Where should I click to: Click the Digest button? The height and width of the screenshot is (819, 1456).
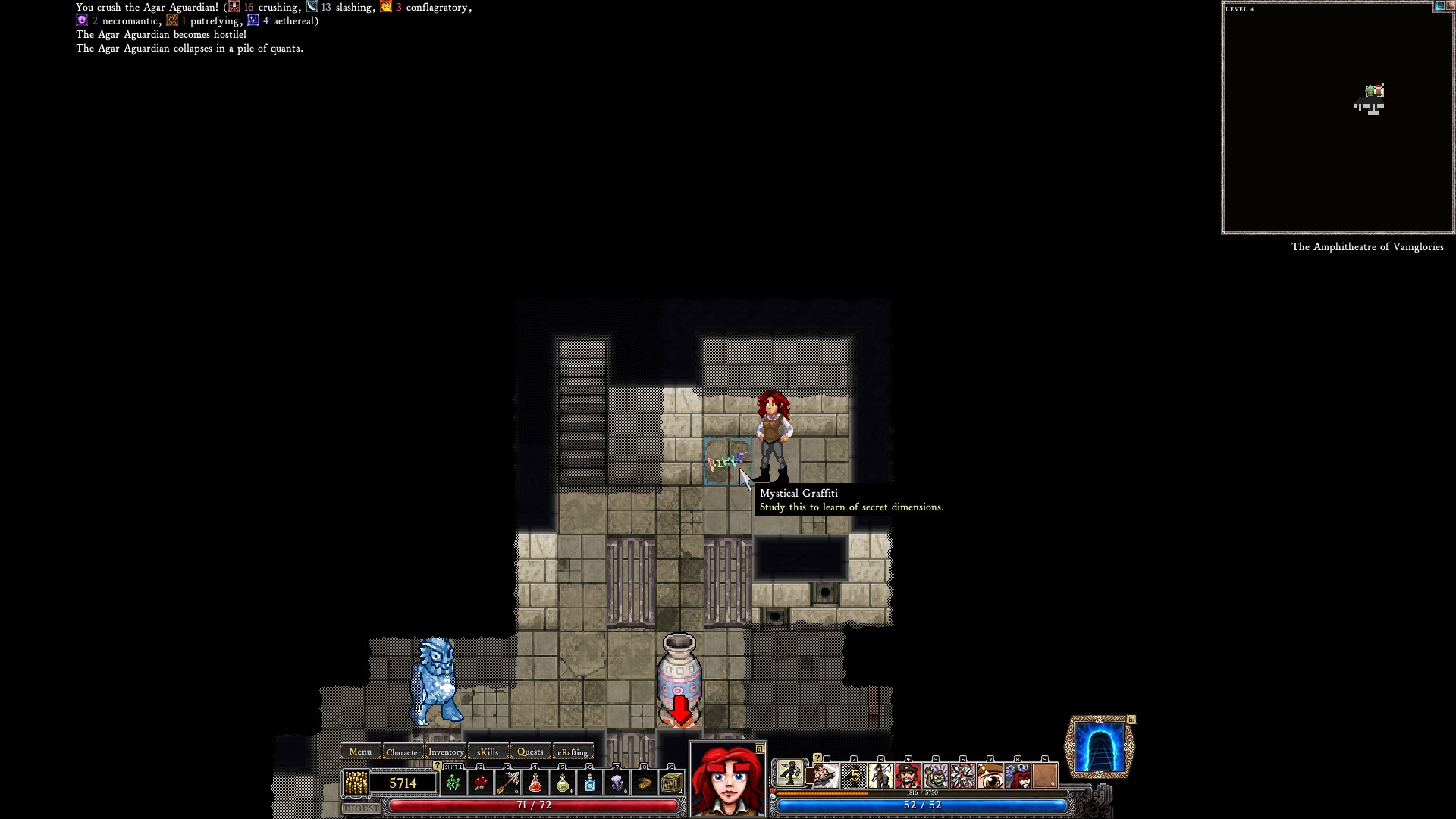pos(361,808)
